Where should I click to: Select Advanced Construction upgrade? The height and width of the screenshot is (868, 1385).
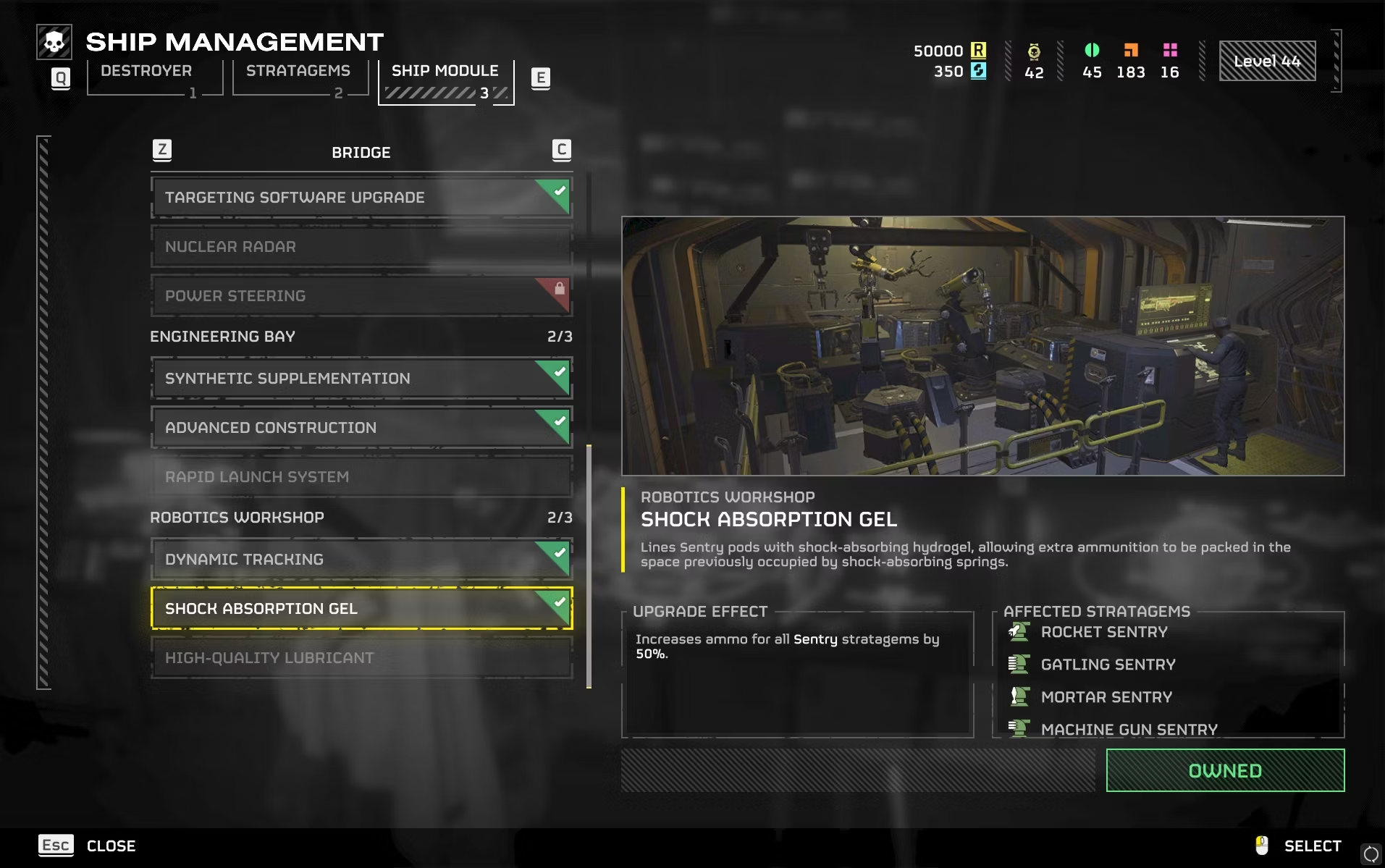361,428
